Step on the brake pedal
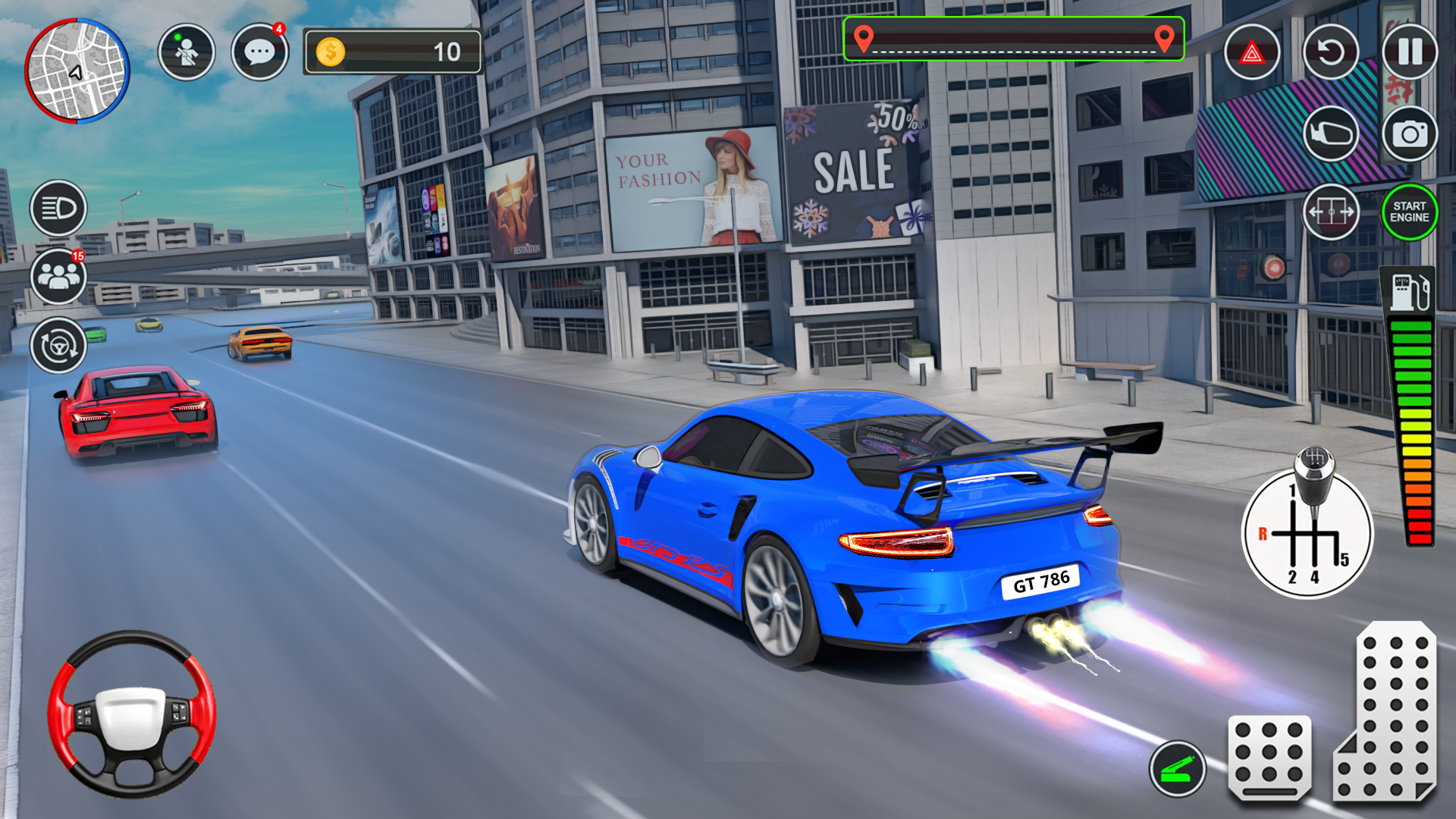The image size is (1456, 819). 1269,758
